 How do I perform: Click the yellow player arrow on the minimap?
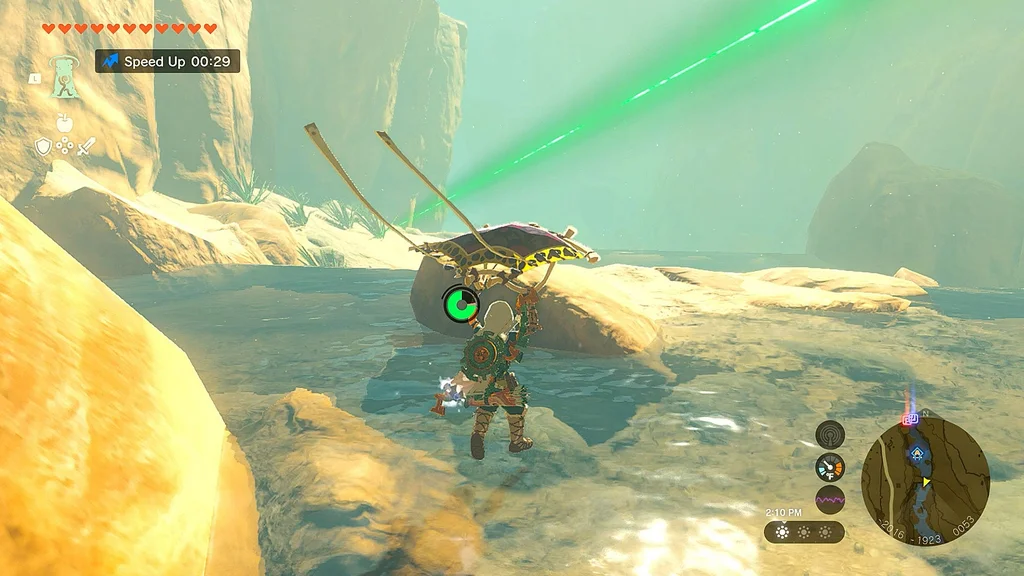point(926,482)
